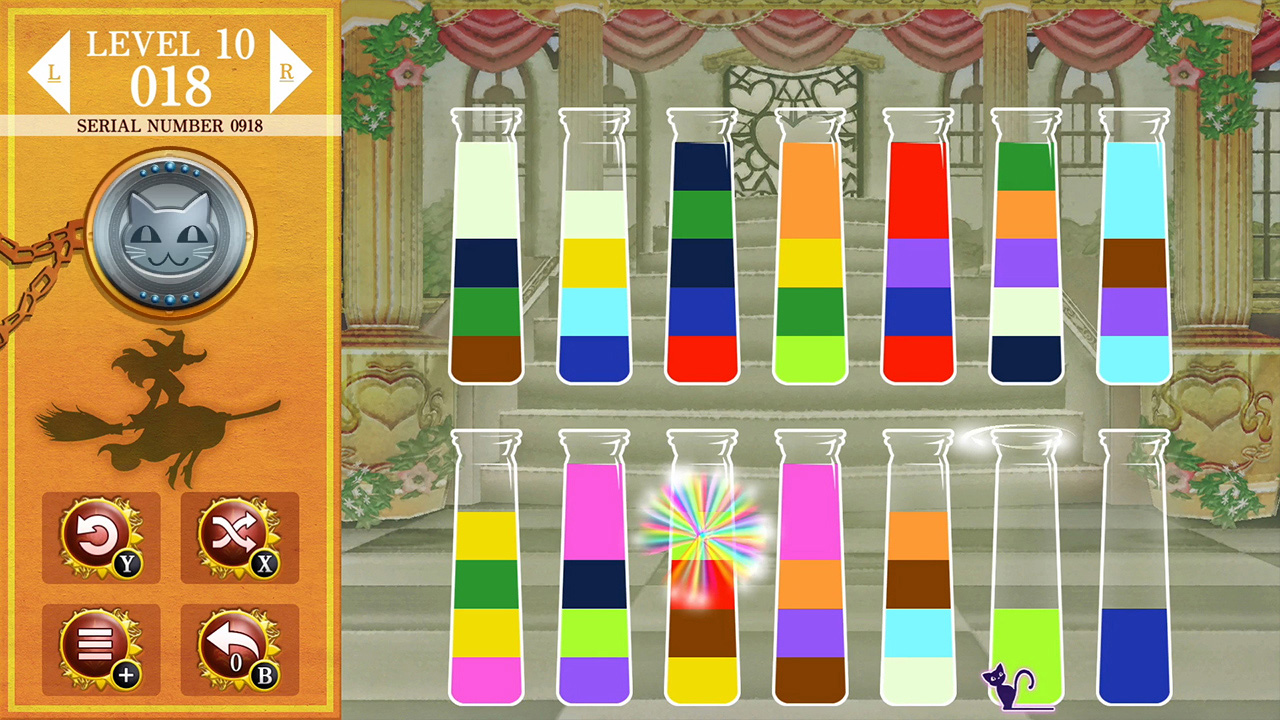Screen dimensions: 1280x720
Task: Click the SERIAL NUMBER 0918 banner
Action: (x=170, y=126)
